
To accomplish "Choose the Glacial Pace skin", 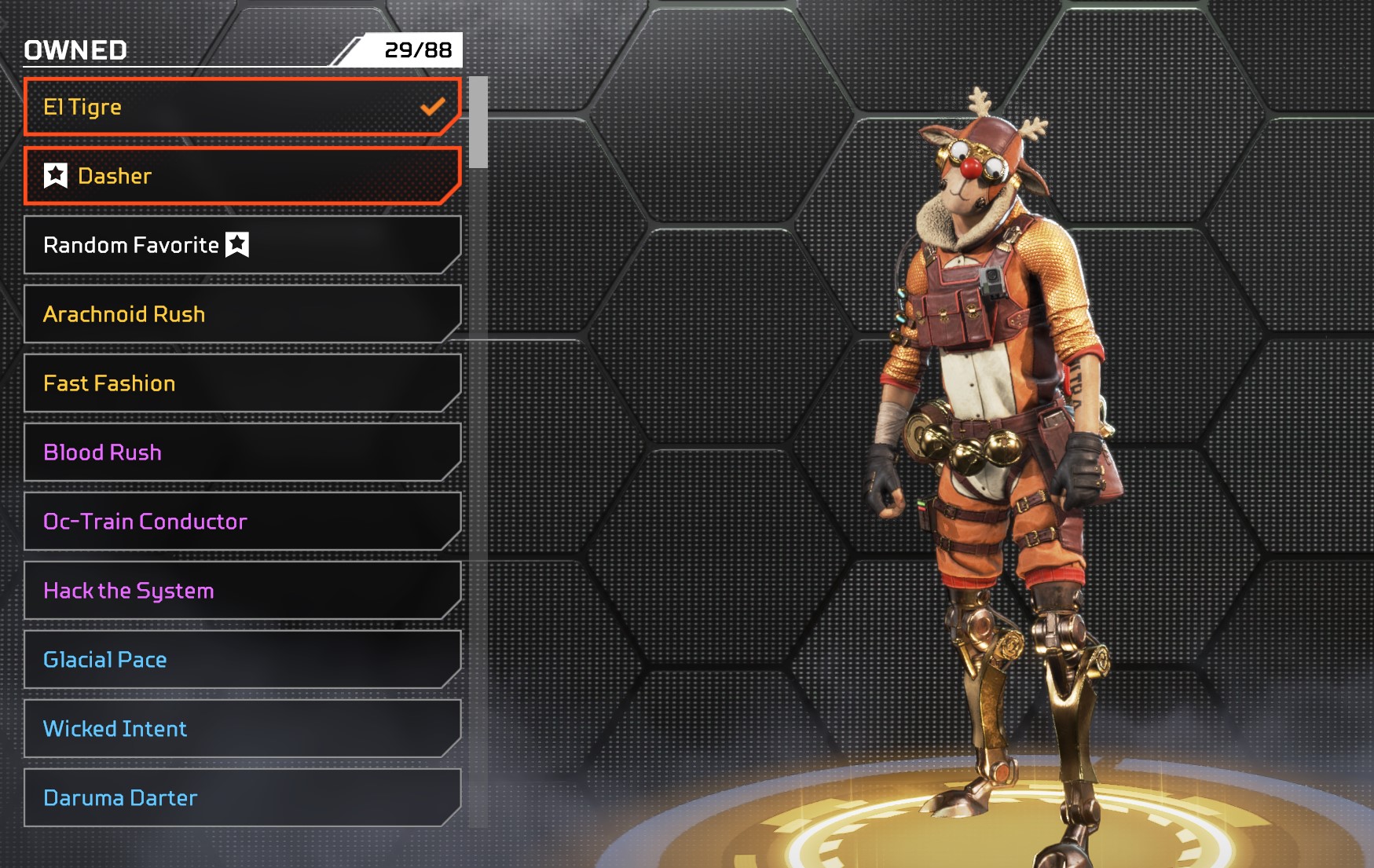I will tap(242, 660).
